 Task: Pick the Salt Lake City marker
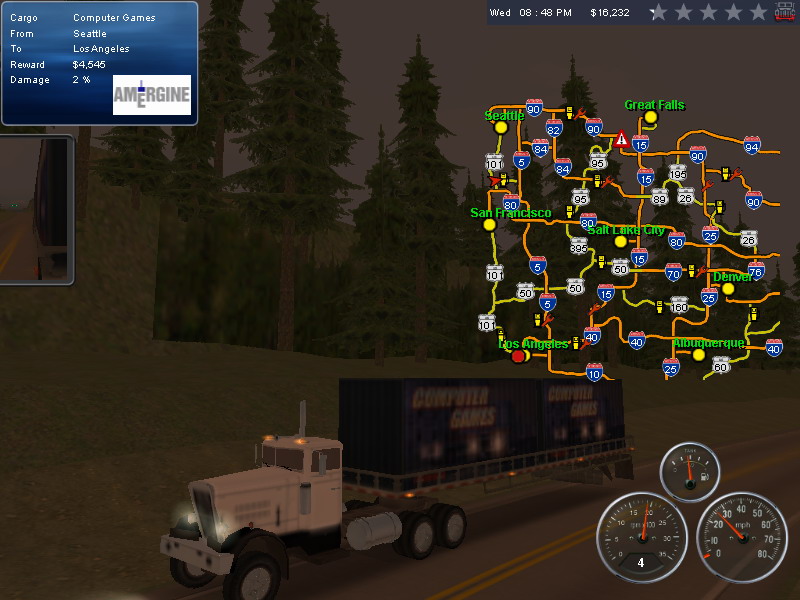[x=620, y=241]
